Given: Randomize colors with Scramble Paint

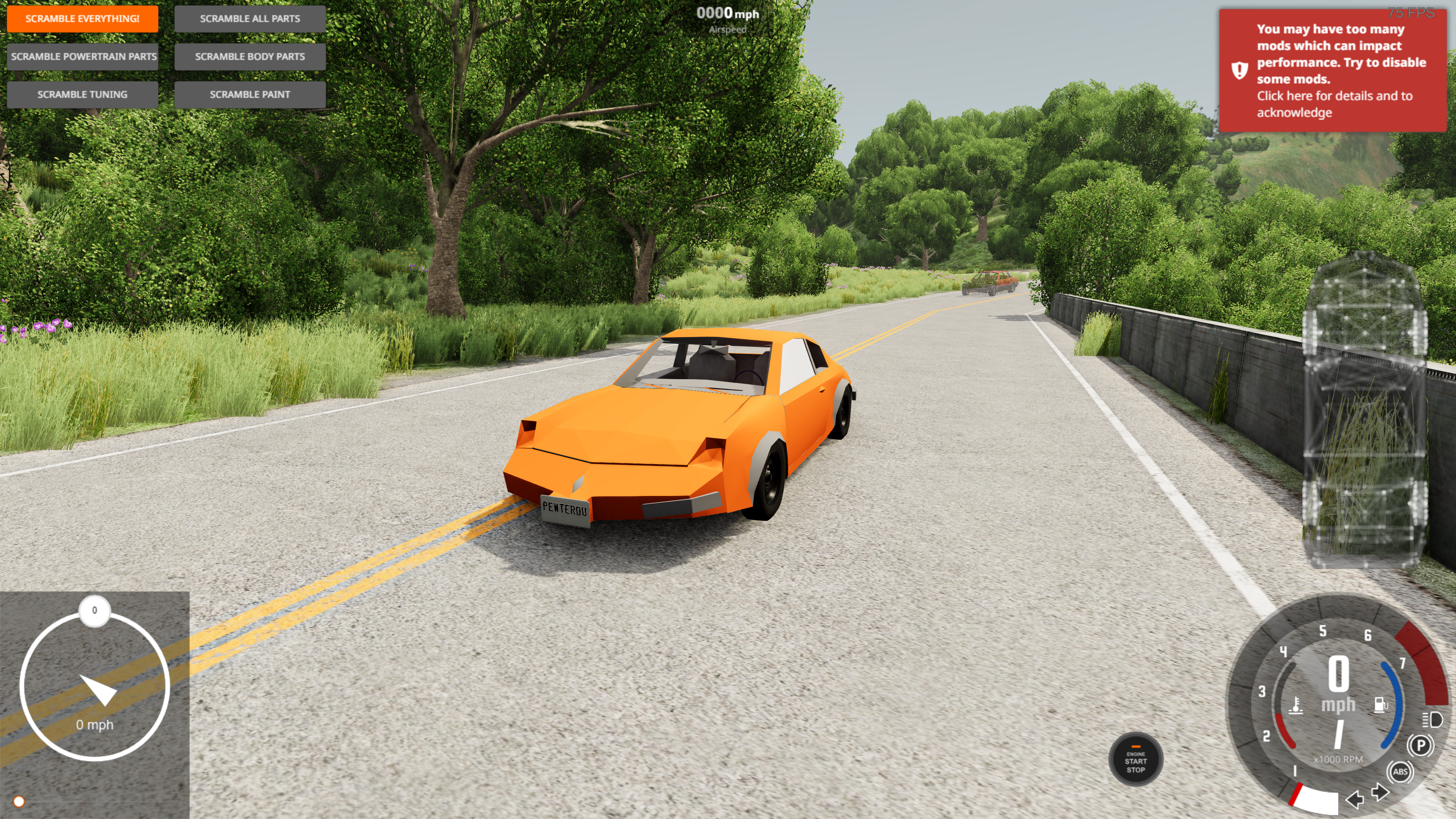Looking at the screenshot, I should pos(250,94).
